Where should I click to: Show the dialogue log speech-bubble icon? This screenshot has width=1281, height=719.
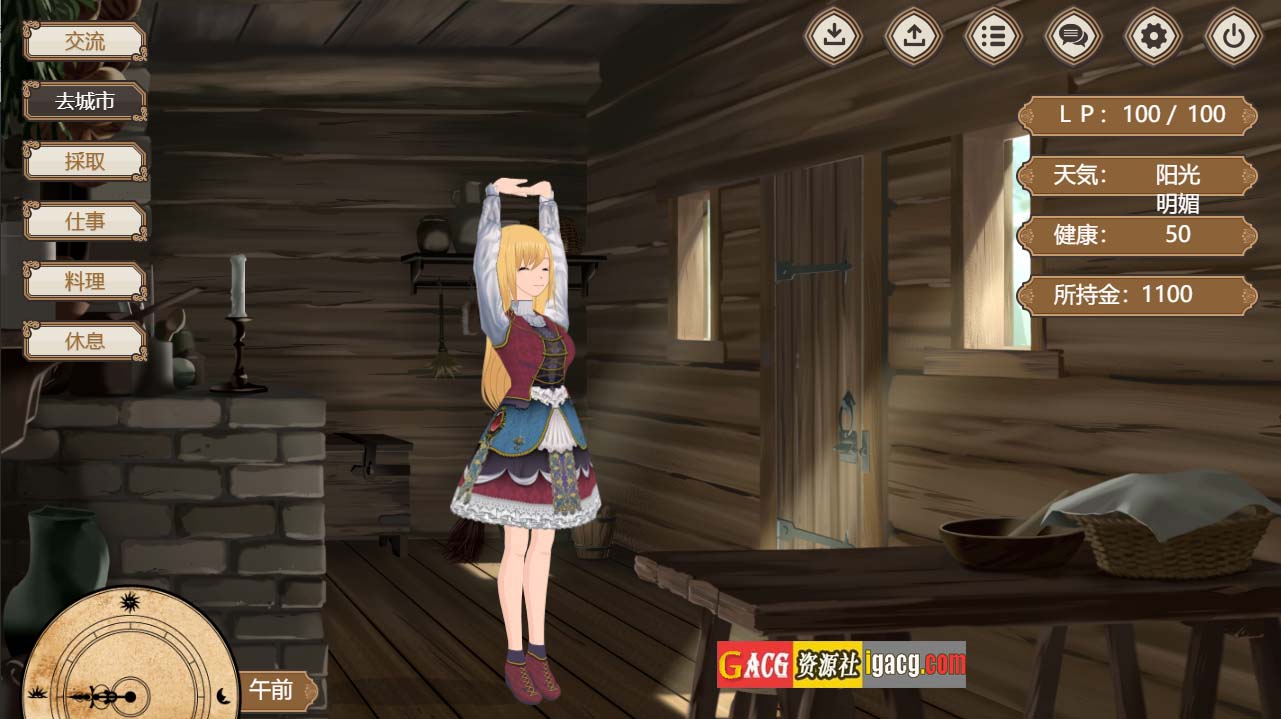pos(1074,37)
